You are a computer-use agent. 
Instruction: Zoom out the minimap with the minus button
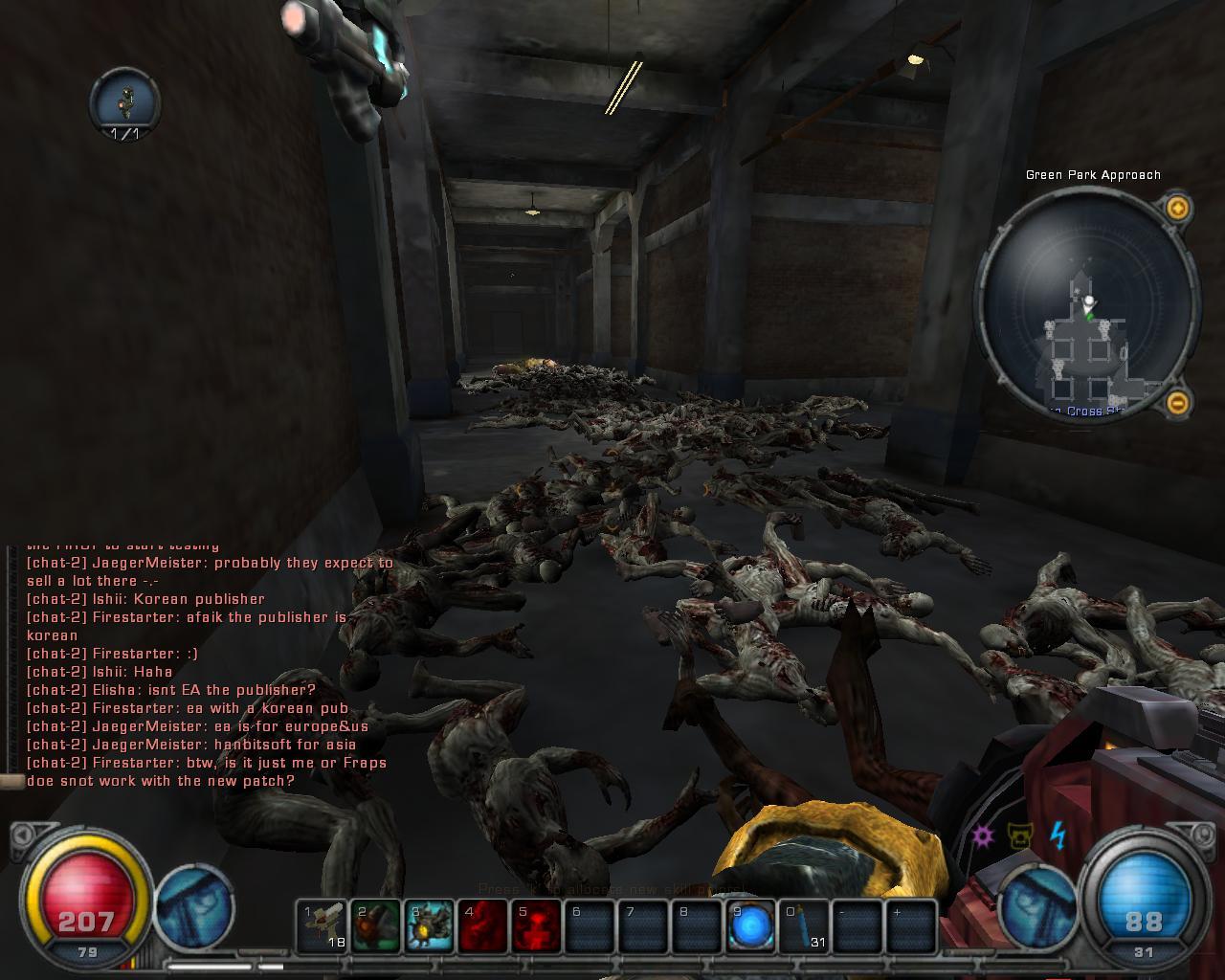pyautogui.click(x=1178, y=403)
